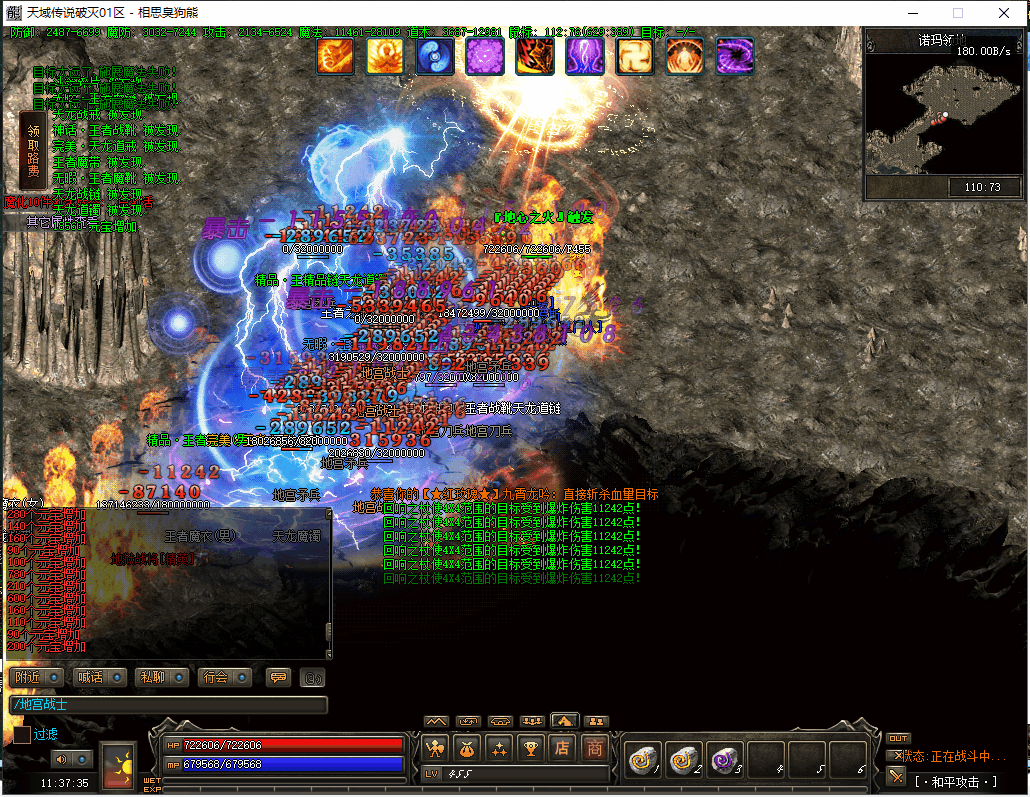
Task: Open the 店 shop button
Action: click(x=563, y=748)
